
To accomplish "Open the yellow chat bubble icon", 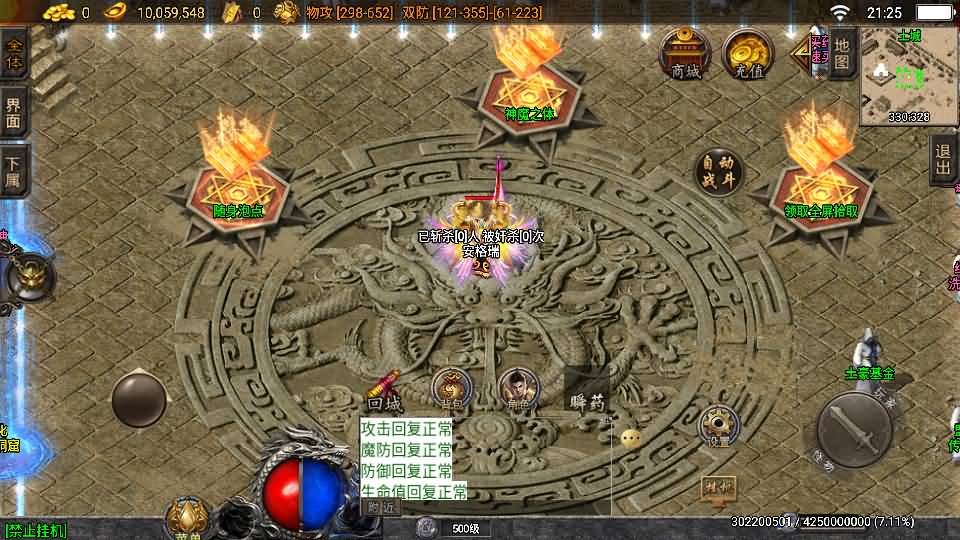I will click(630, 438).
